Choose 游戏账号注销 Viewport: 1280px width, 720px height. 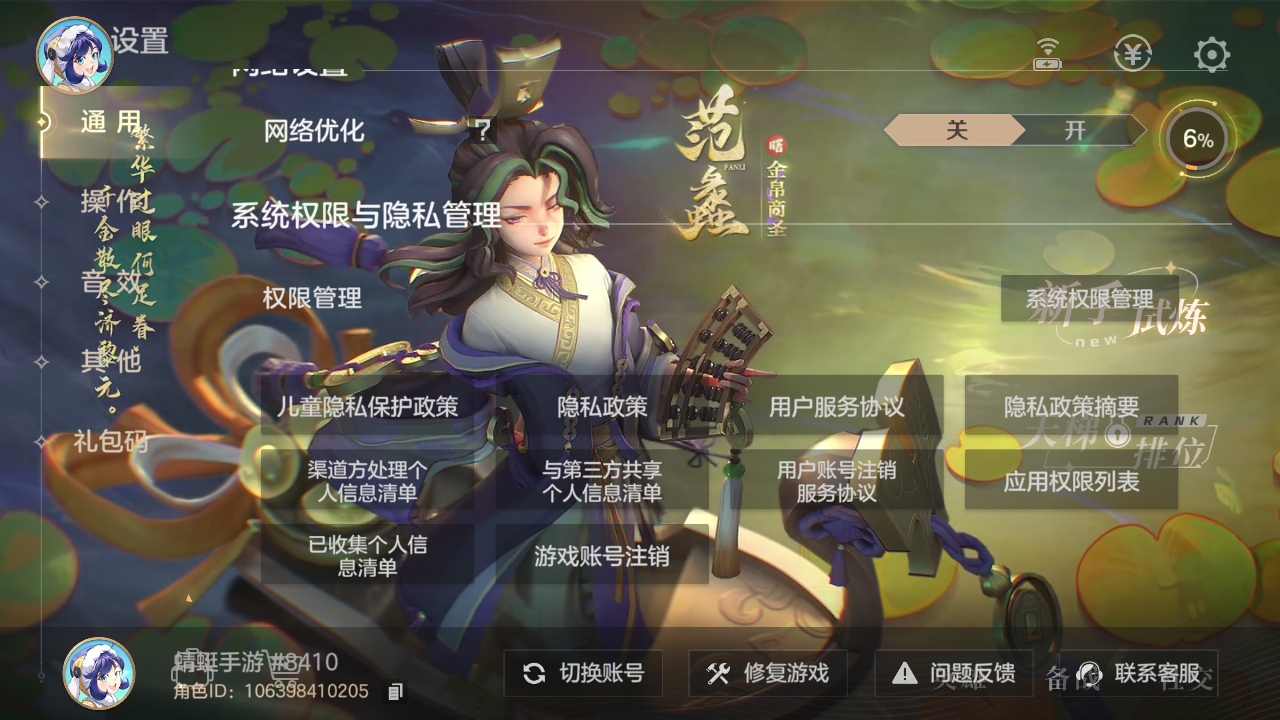602,556
